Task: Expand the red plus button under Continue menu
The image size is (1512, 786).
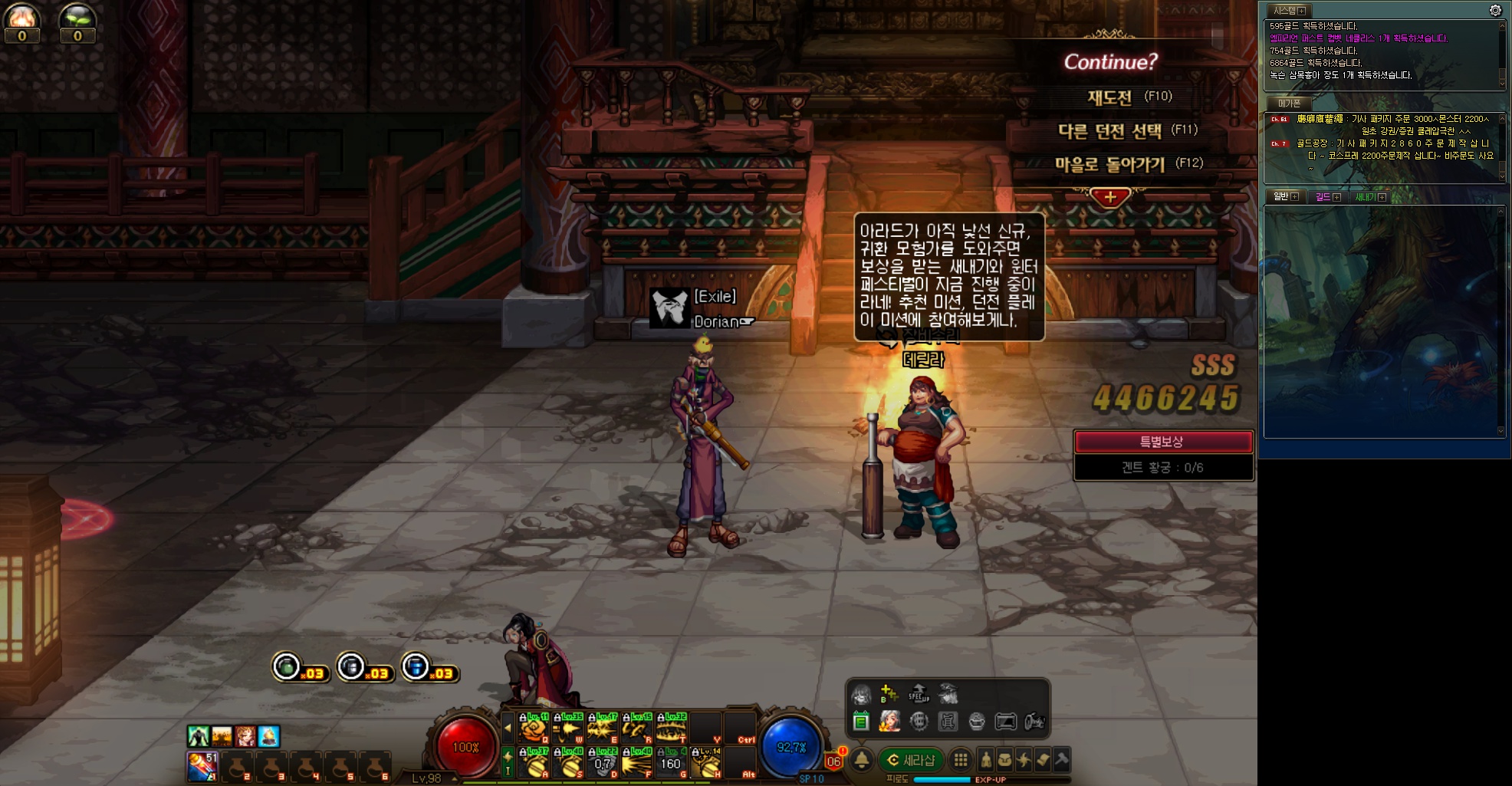Action: [x=1109, y=197]
